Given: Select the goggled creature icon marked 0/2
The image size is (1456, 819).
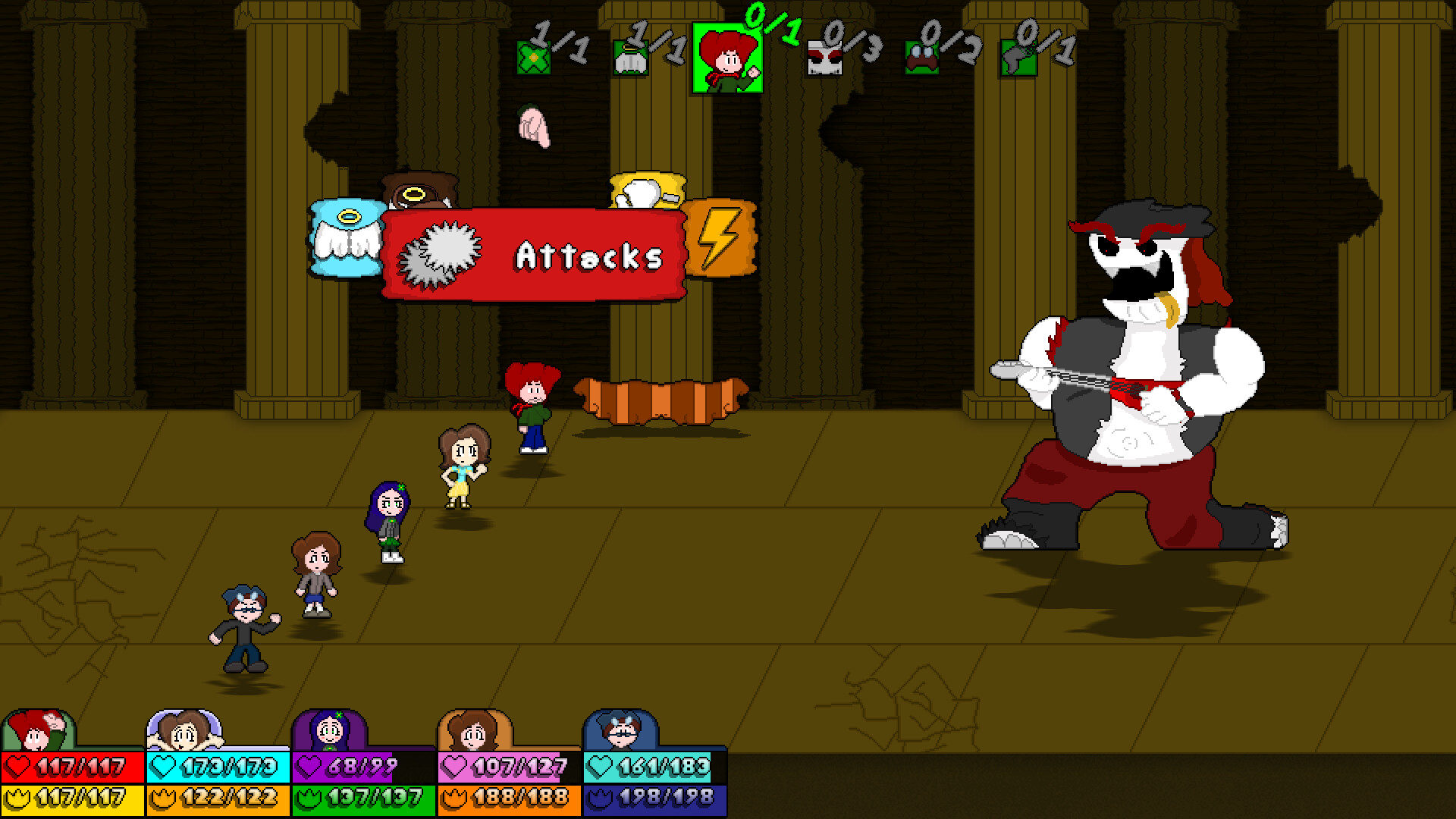Looking at the screenshot, I should coord(924,57).
